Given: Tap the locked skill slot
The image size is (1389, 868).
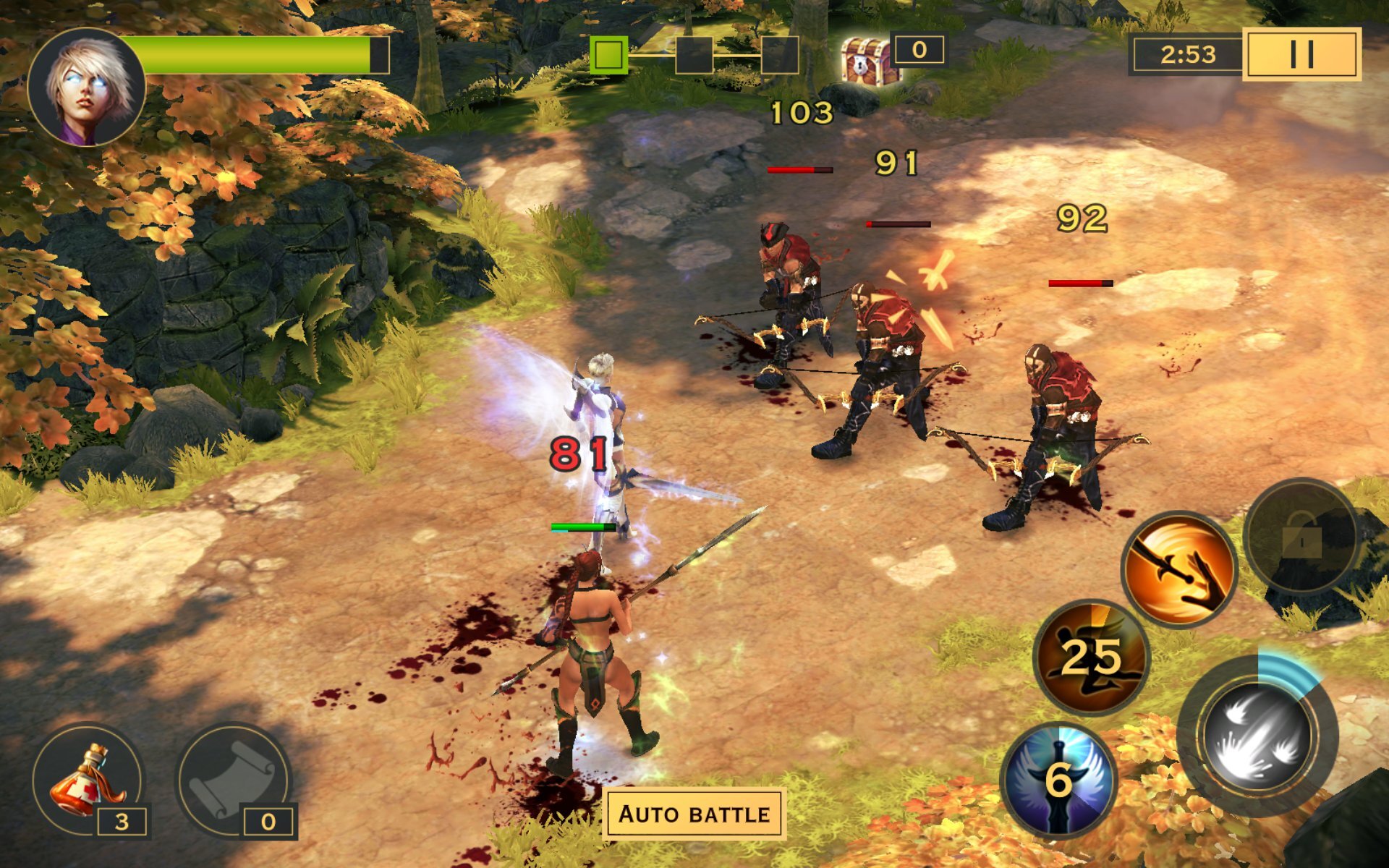Looking at the screenshot, I should point(1300,537).
